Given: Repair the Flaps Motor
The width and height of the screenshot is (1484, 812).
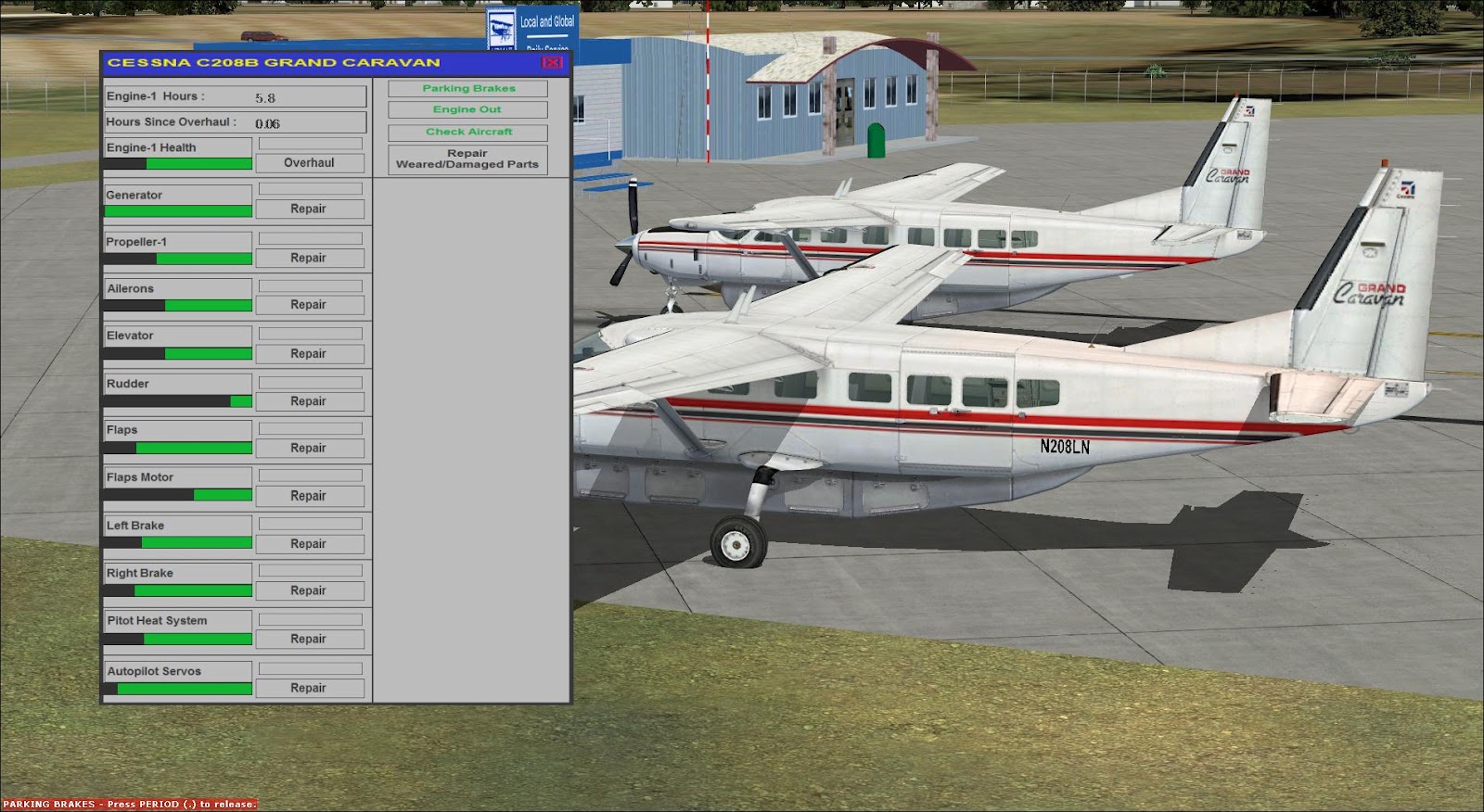Looking at the screenshot, I should click(311, 495).
